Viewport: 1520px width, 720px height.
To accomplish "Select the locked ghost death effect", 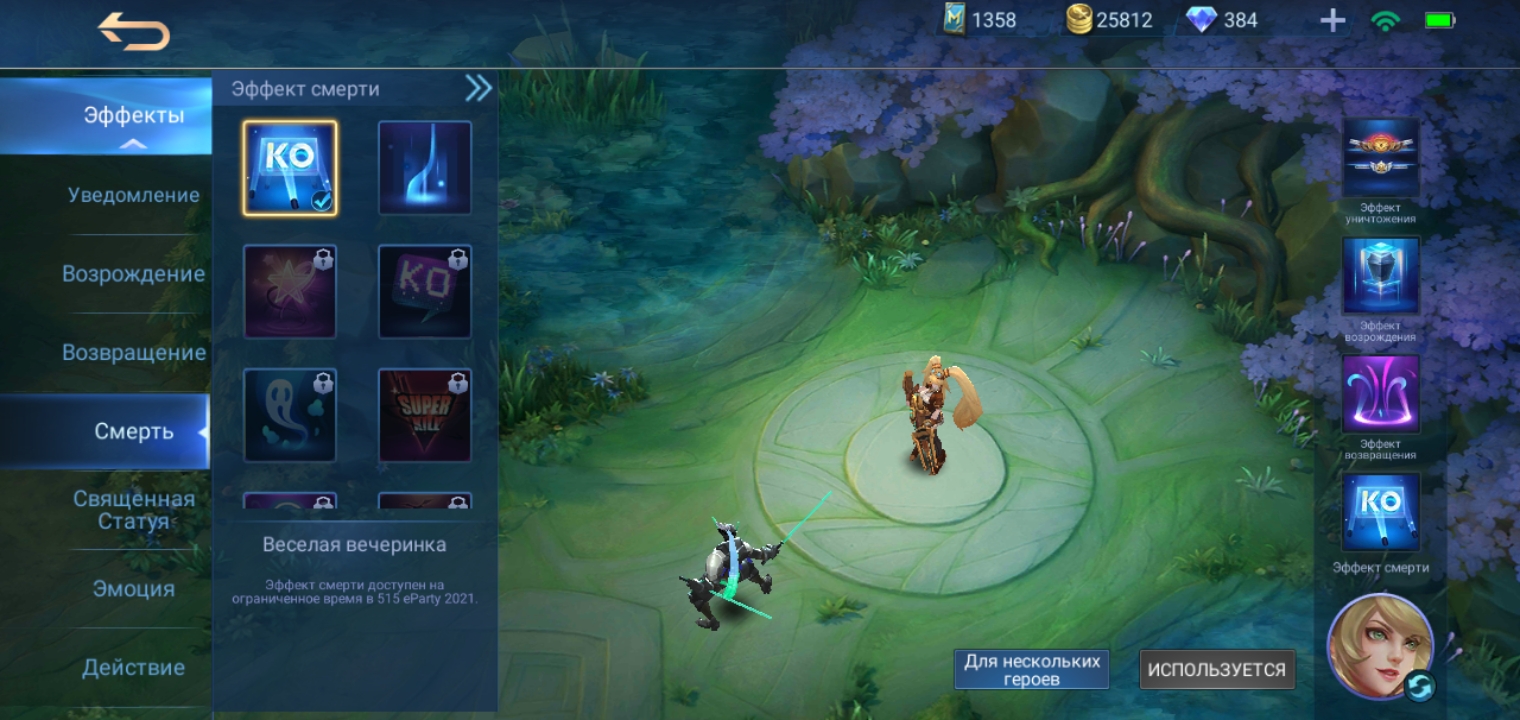I will [290, 415].
